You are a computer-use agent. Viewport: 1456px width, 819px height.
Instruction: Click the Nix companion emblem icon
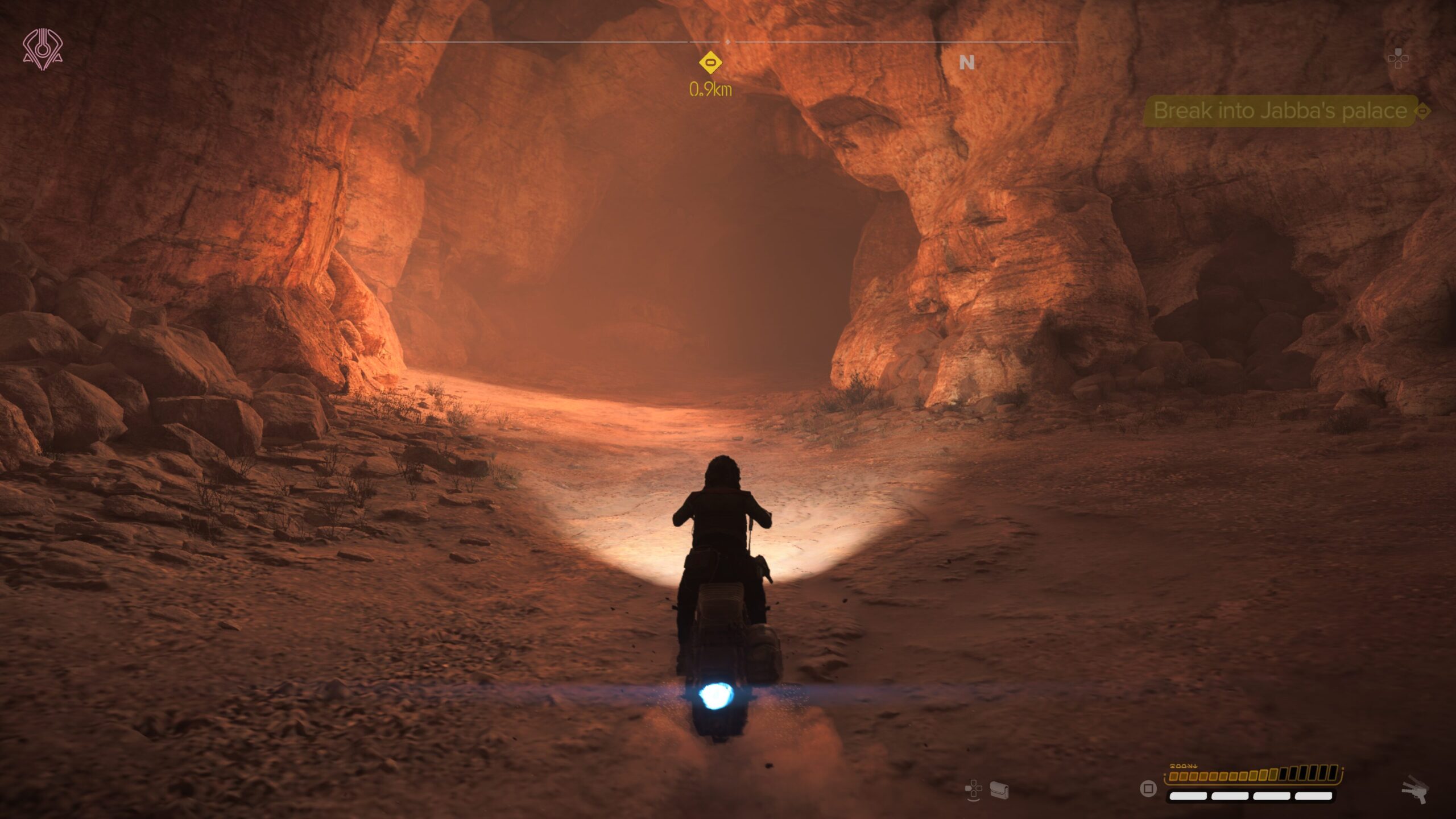[x=43, y=49]
